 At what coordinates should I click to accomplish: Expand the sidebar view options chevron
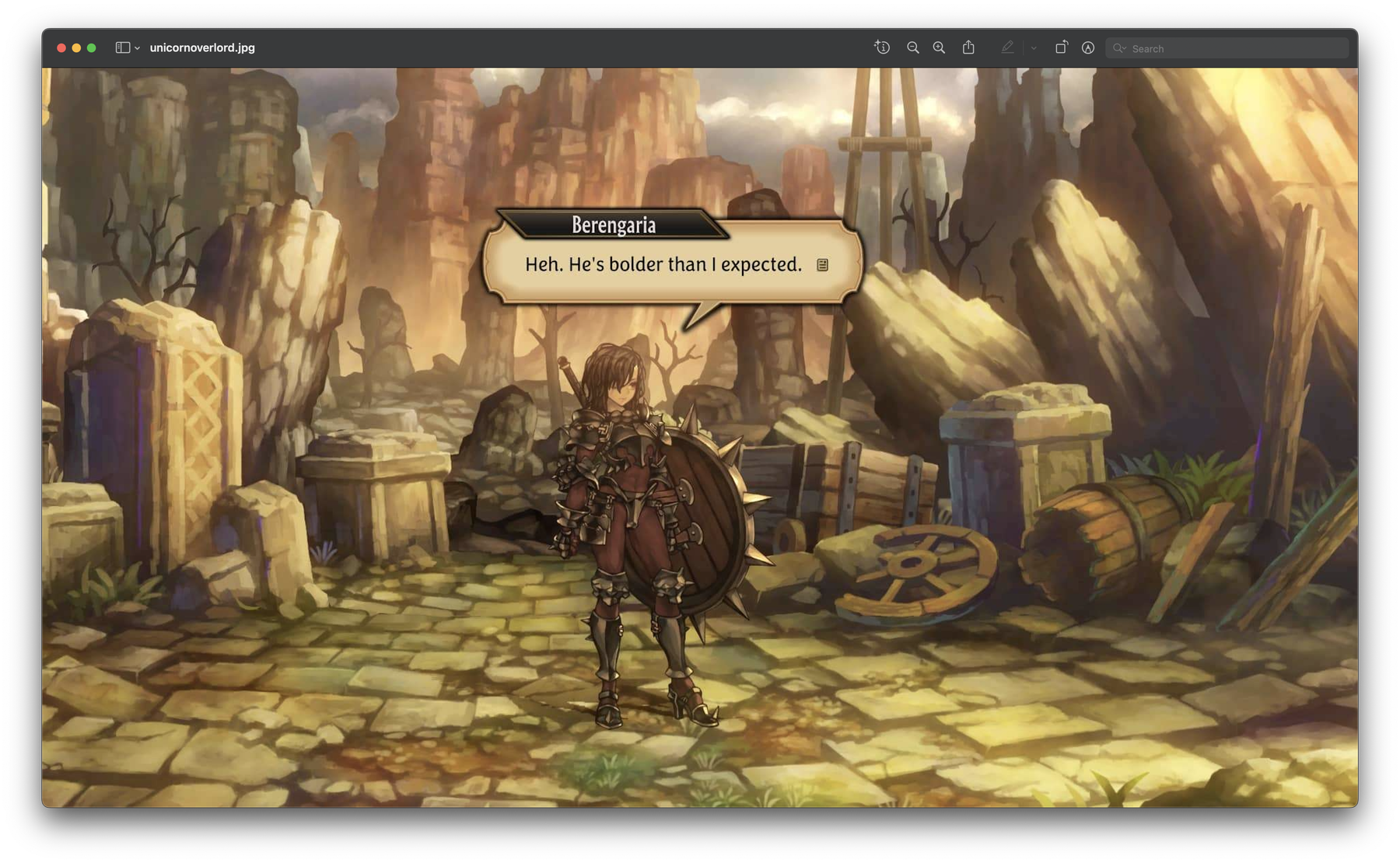point(138,48)
